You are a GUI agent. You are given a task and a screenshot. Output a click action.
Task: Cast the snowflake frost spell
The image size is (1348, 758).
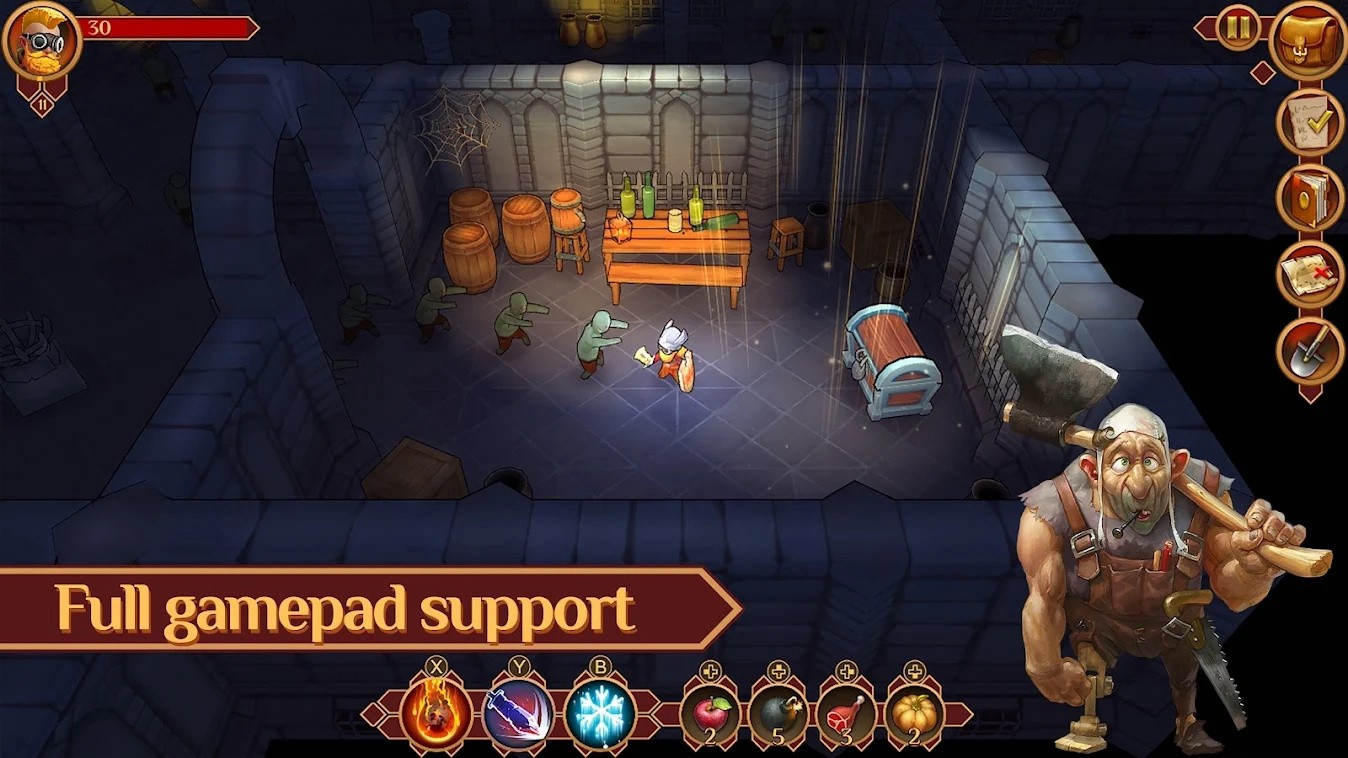pos(600,713)
